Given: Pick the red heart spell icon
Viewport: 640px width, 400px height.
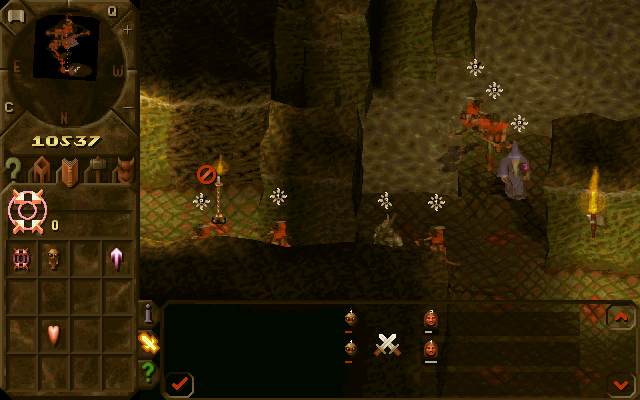Looking at the screenshot, I should click(x=53, y=334).
